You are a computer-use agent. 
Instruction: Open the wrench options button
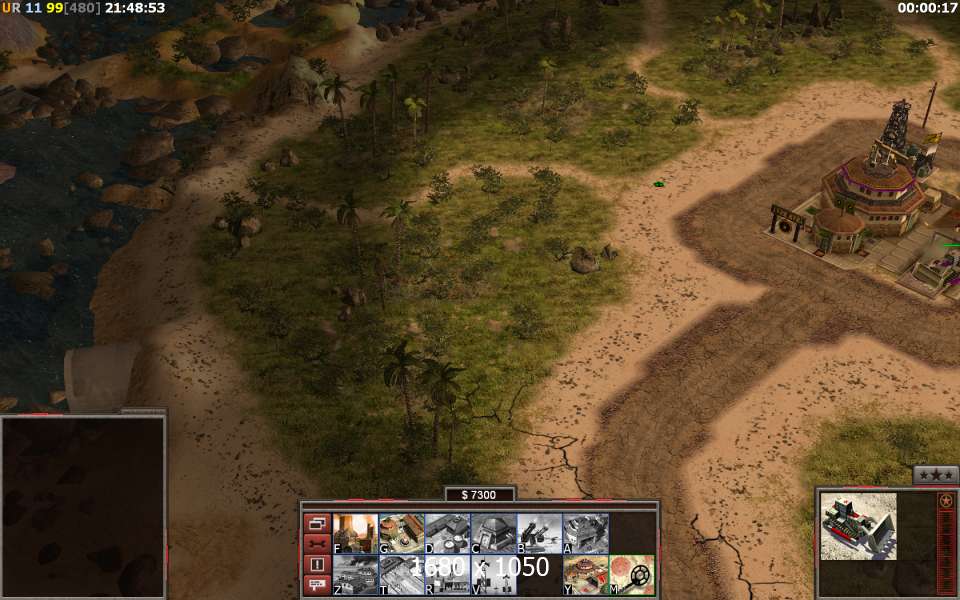[317, 544]
